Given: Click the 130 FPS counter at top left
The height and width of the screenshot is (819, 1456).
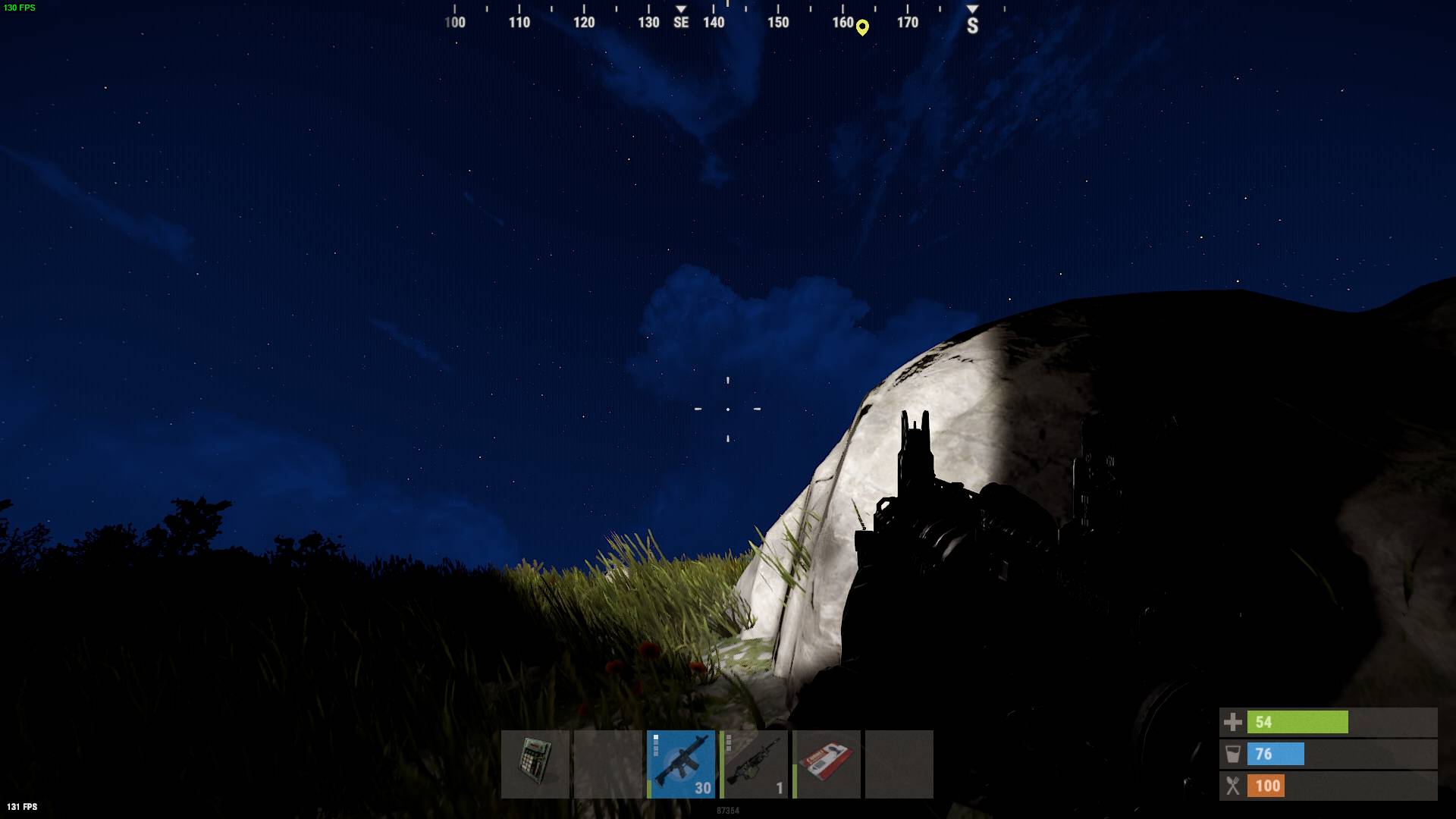Looking at the screenshot, I should click(18, 8).
